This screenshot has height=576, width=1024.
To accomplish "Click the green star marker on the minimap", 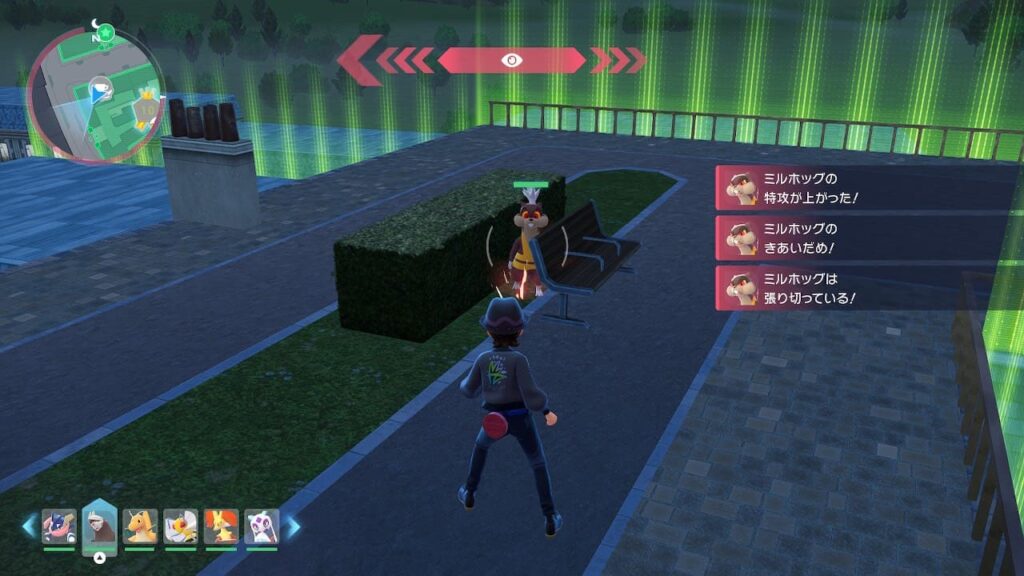I will (x=105, y=32).
